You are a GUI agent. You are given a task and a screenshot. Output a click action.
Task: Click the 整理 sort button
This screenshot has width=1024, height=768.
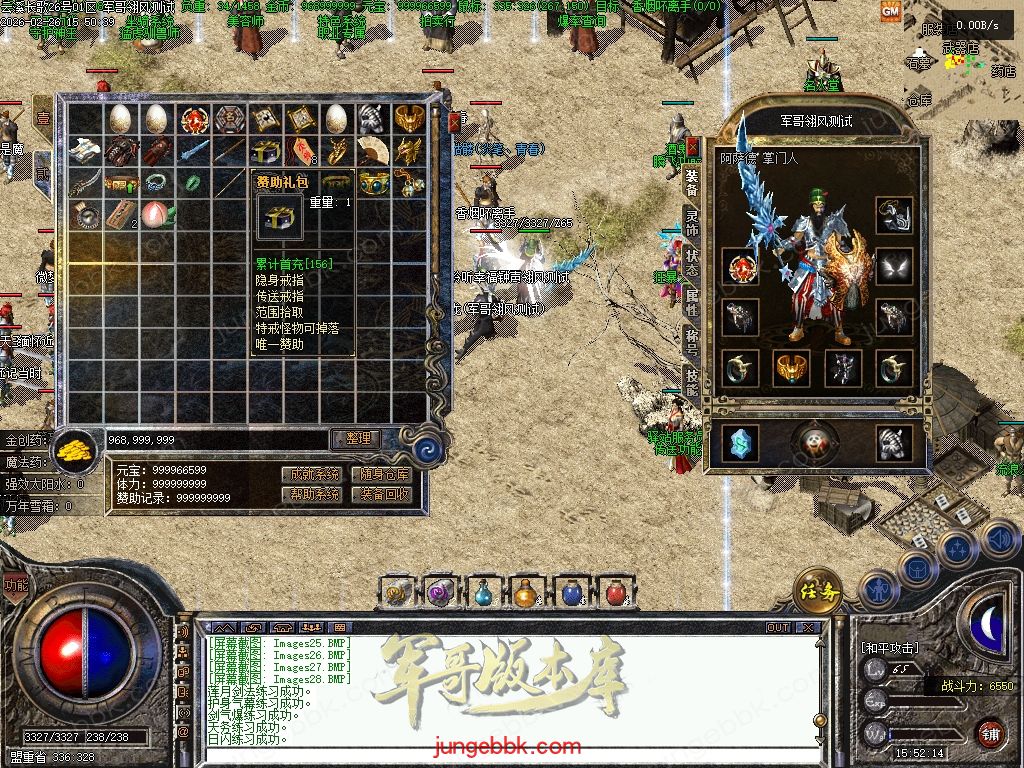(x=357, y=438)
